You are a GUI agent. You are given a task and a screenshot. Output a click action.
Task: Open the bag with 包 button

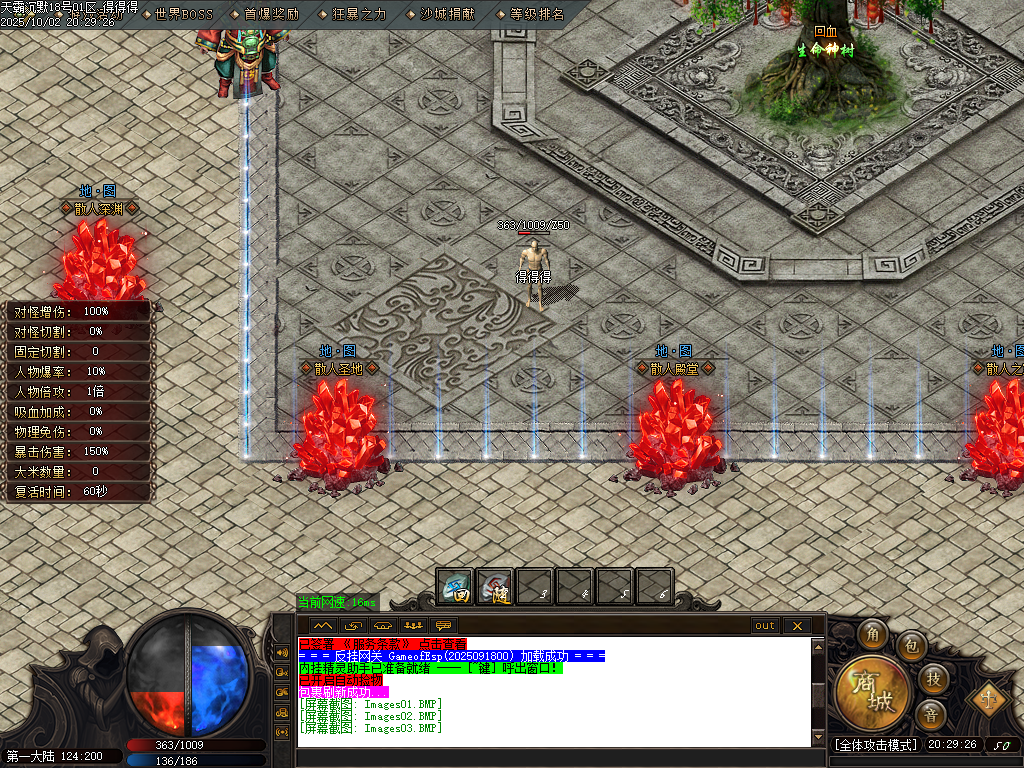tap(911, 646)
